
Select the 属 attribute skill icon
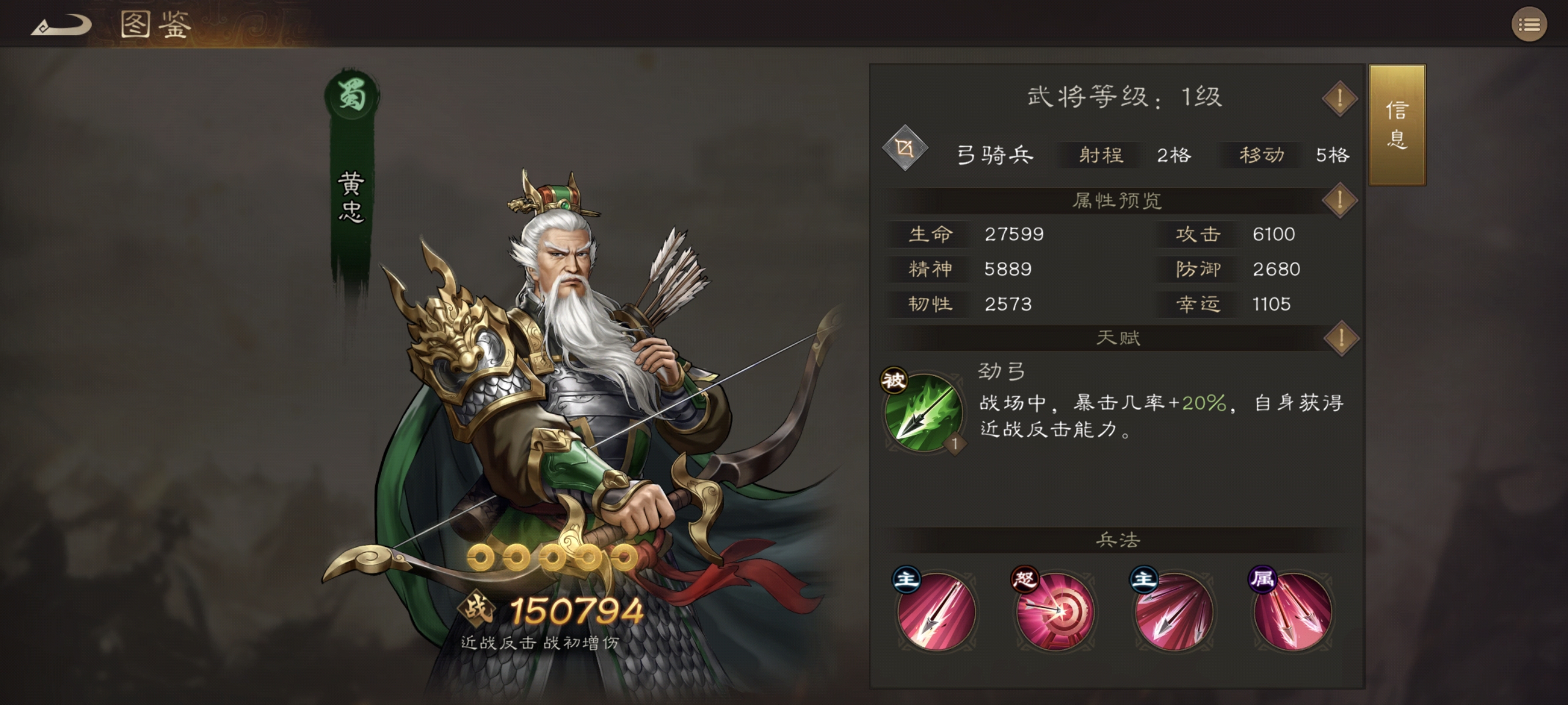pyautogui.click(x=1291, y=610)
